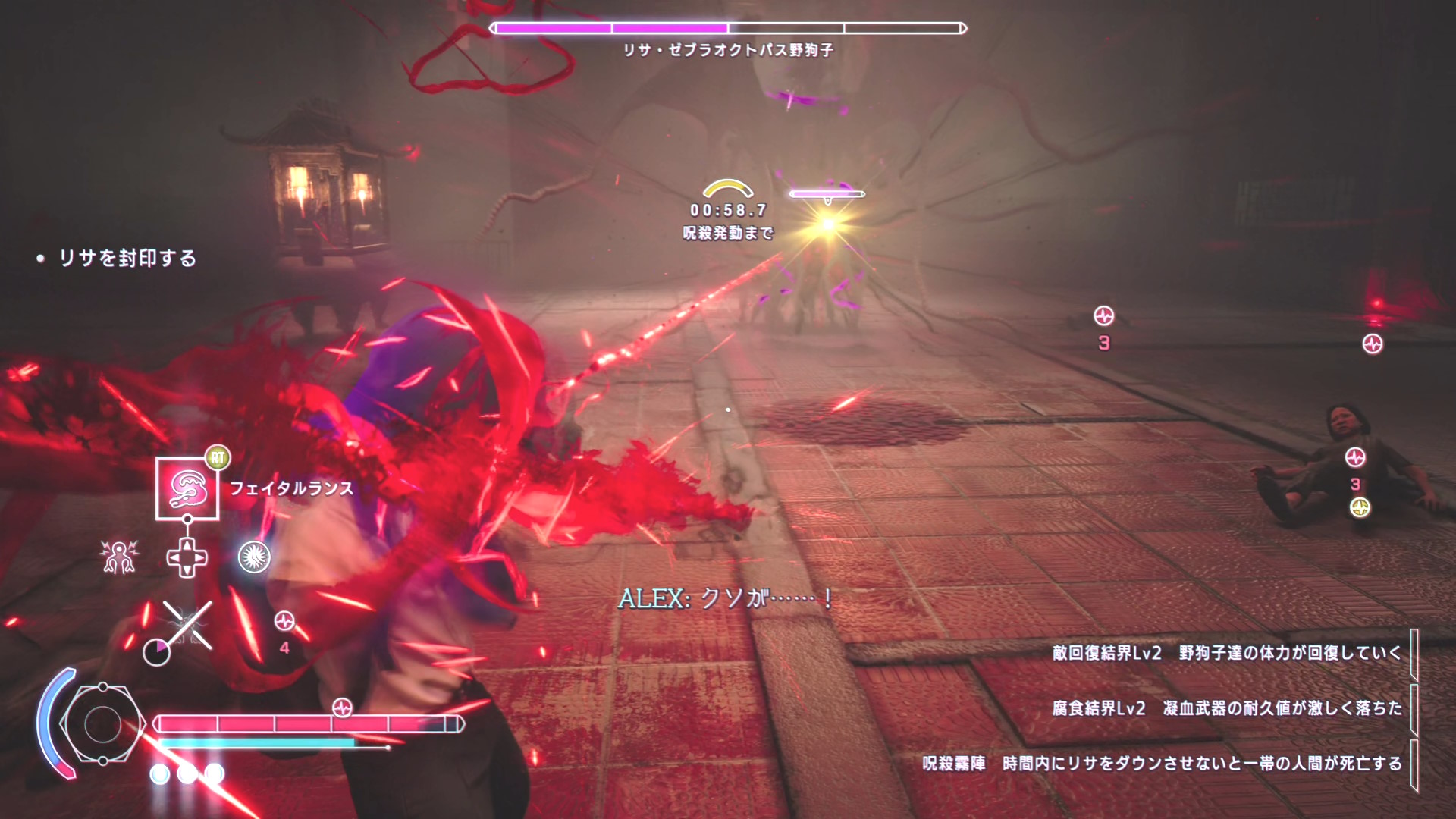This screenshot has height=819, width=1456.
Task: Use the heal item with count 4
Action: 284,623
